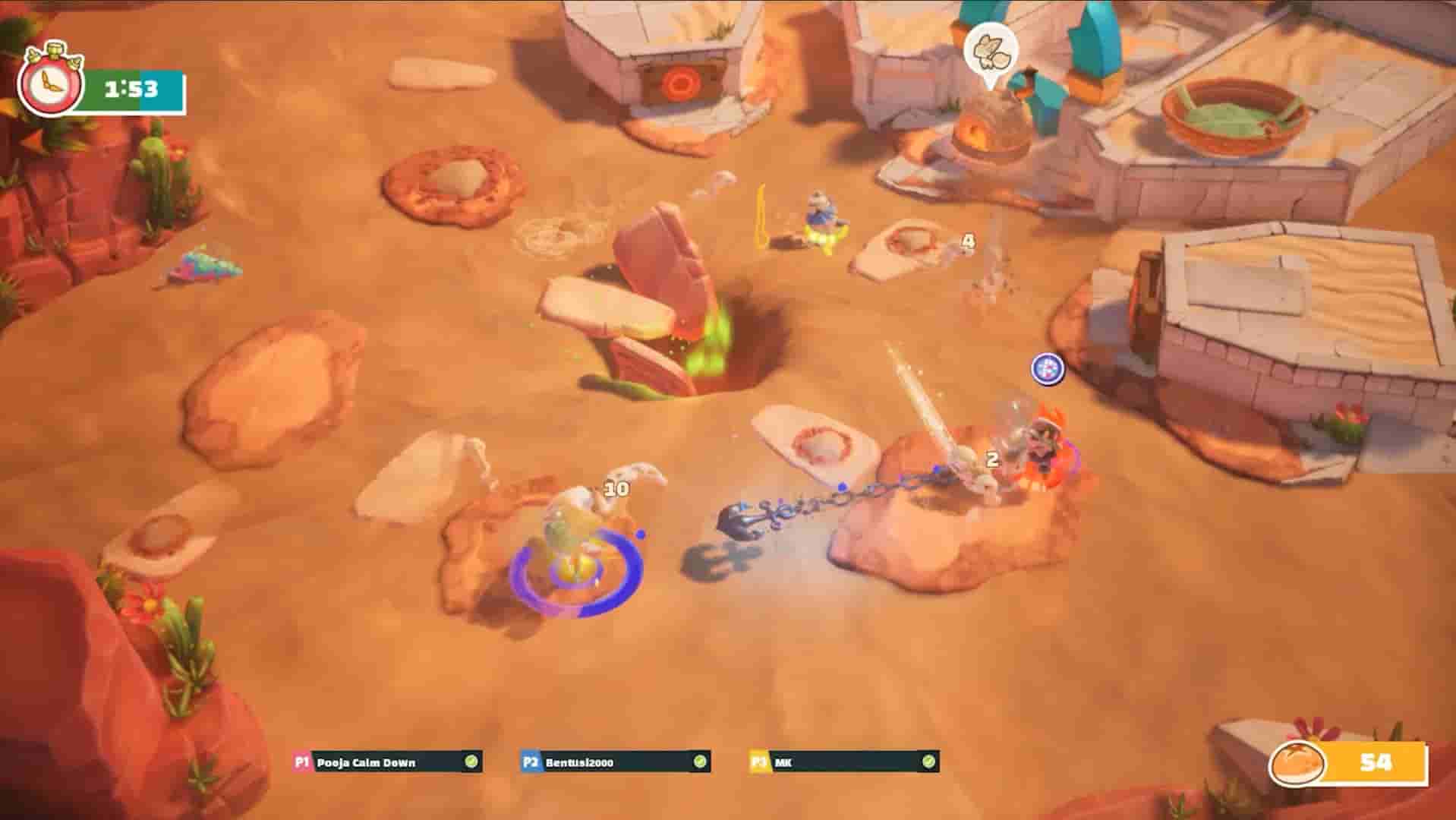
Task: Click the stopwatch timer icon
Action: (x=50, y=86)
